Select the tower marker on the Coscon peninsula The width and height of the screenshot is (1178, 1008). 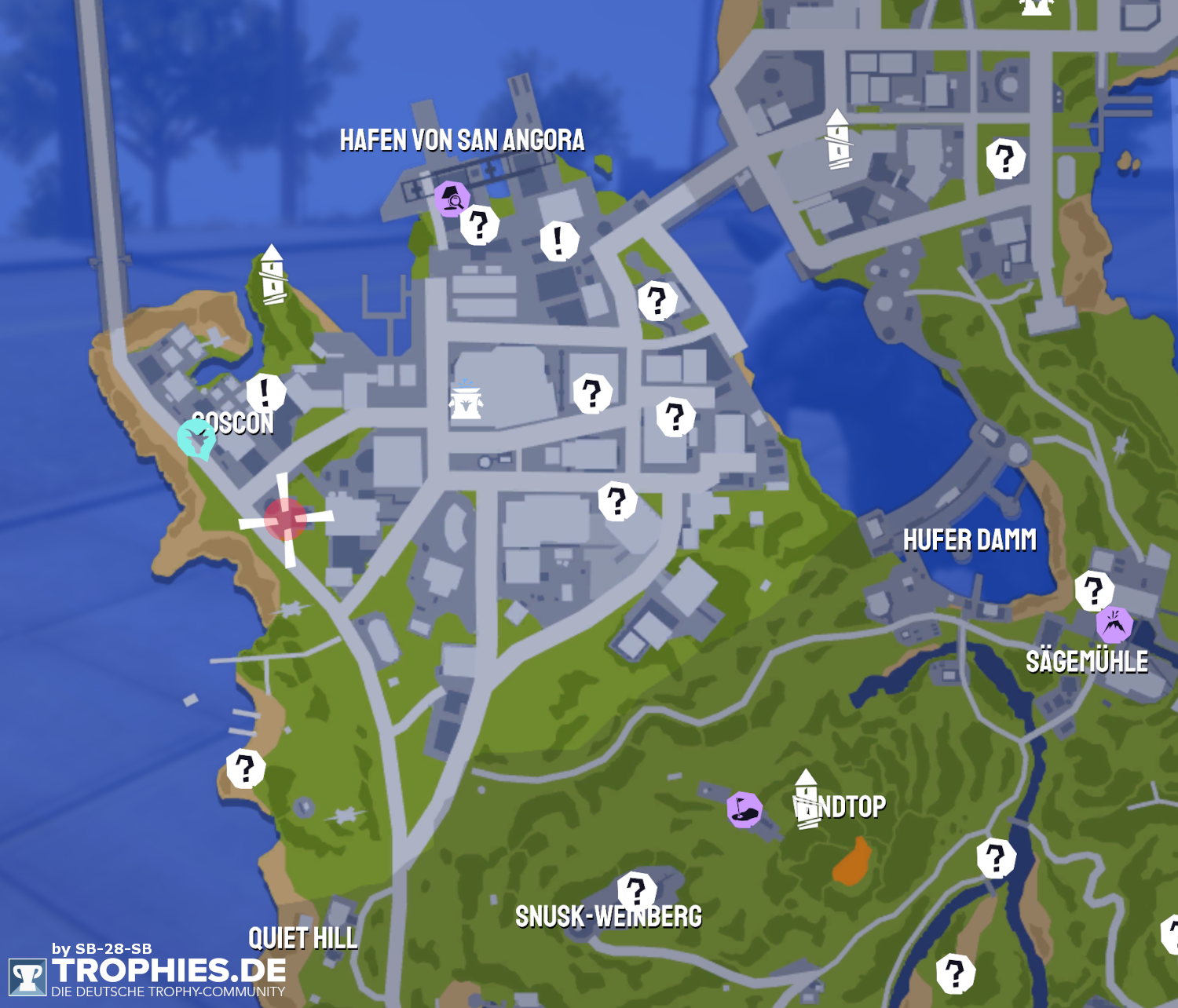click(x=273, y=274)
